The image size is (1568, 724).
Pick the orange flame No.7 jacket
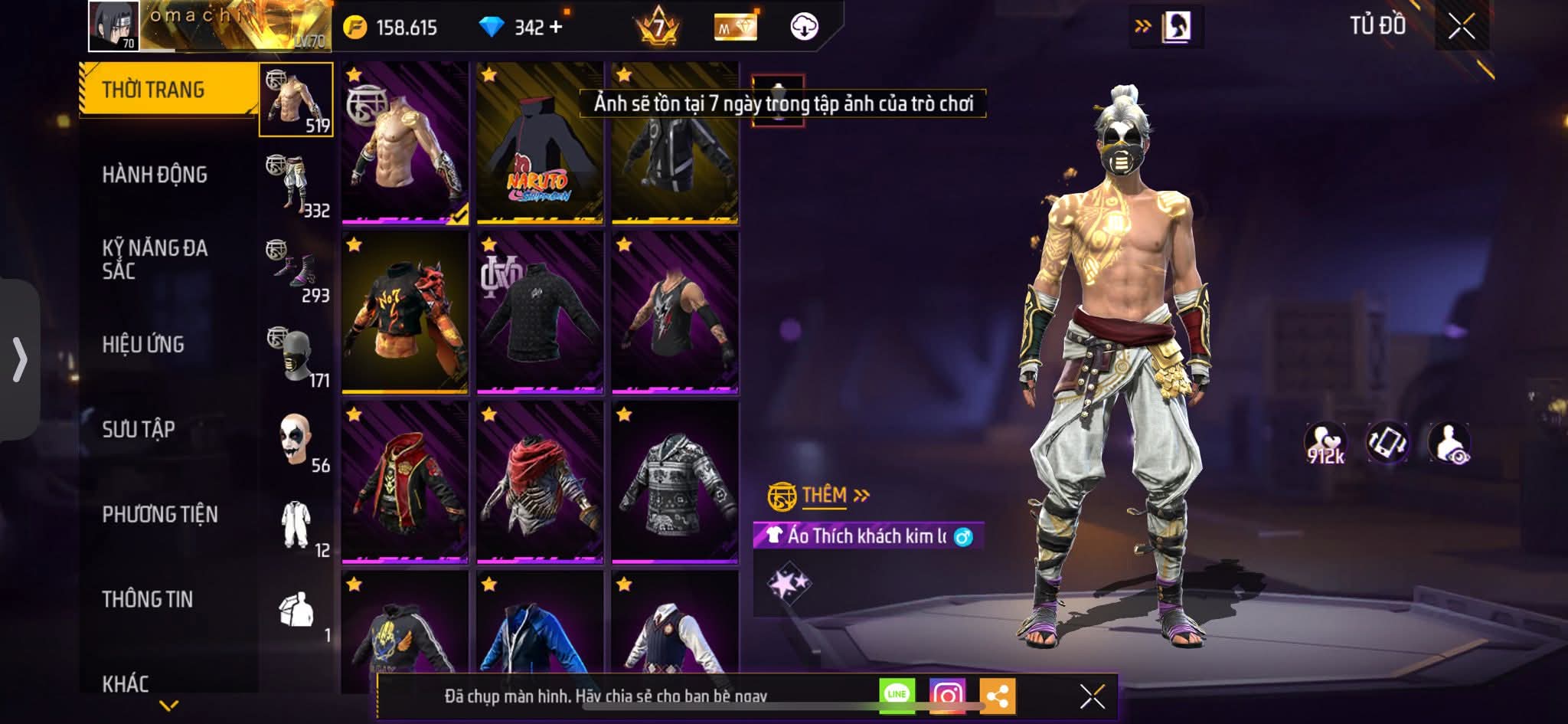pyautogui.click(x=405, y=313)
